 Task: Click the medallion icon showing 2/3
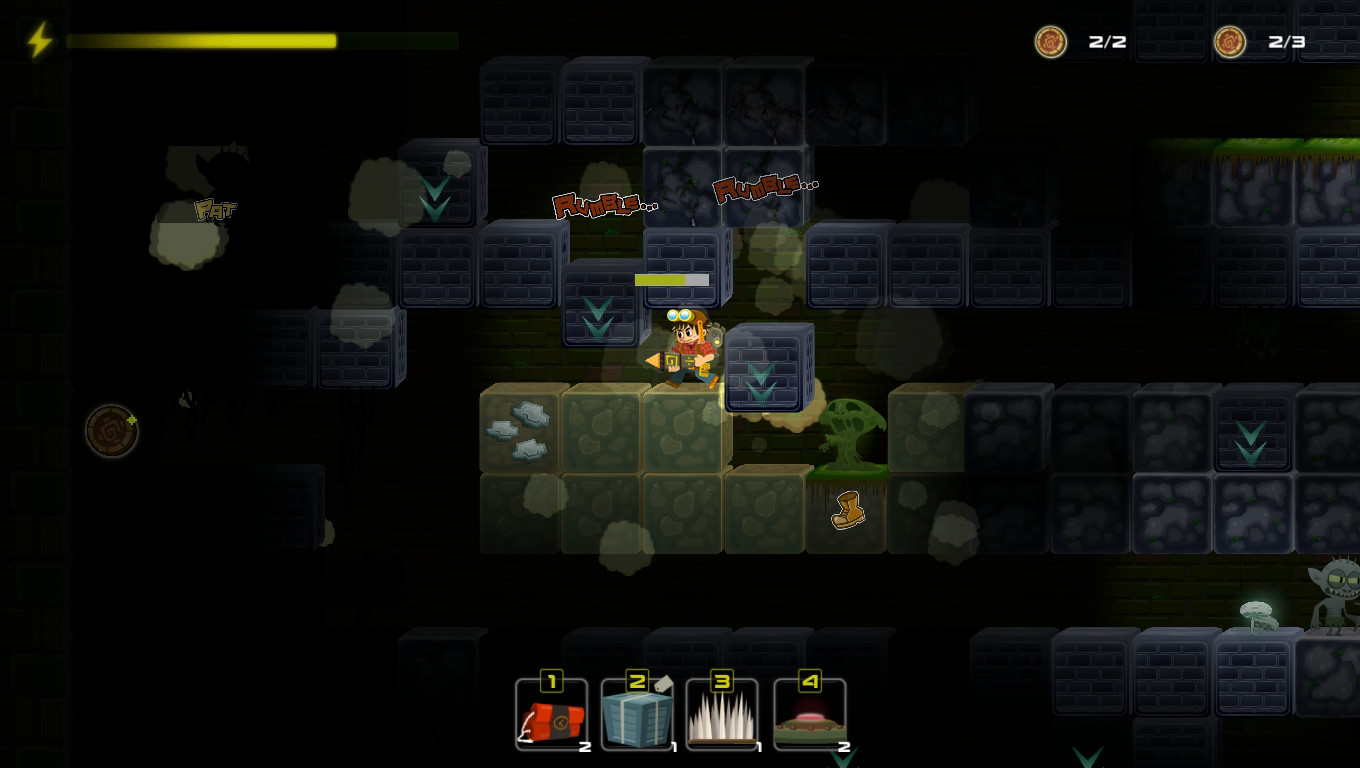pyautogui.click(x=1229, y=43)
